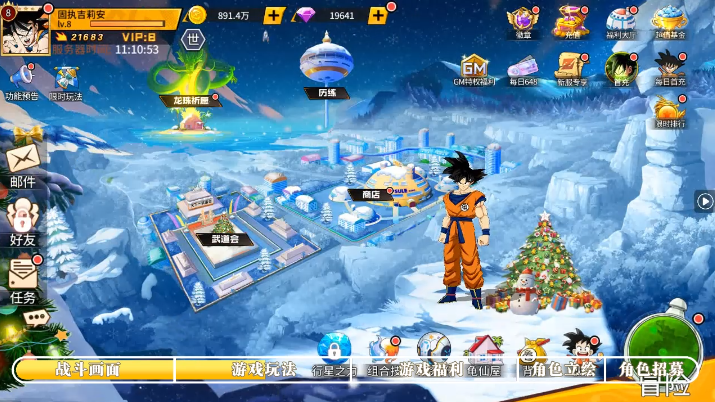Open the 商店 shop
The image size is (715, 402).
pyautogui.click(x=371, y=188)
